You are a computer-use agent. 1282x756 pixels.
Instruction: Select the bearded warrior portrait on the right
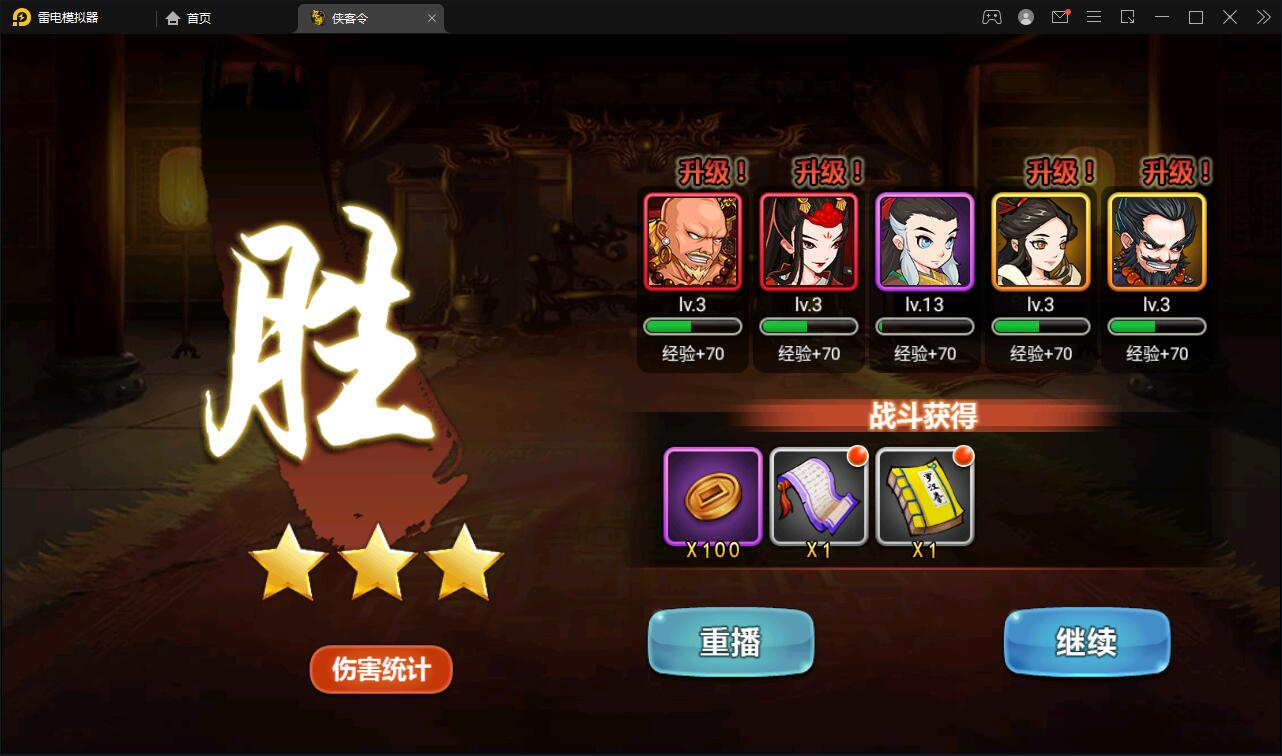(x=1156, y=241)
